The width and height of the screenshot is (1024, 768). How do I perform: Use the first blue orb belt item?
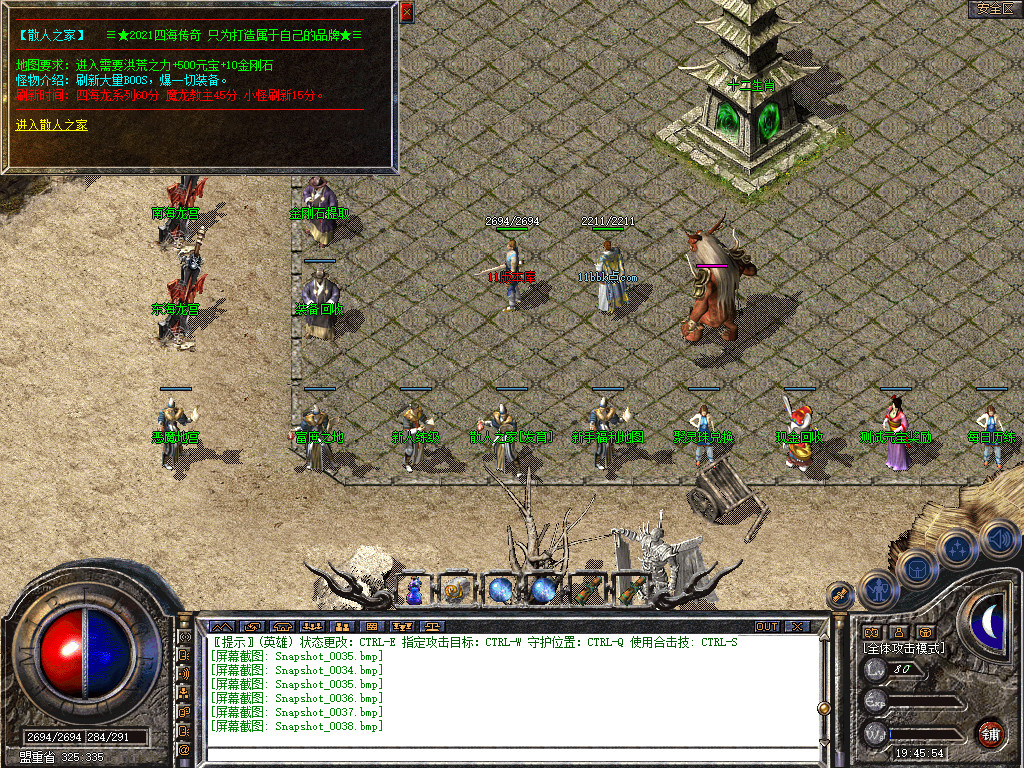pos(500,590)
